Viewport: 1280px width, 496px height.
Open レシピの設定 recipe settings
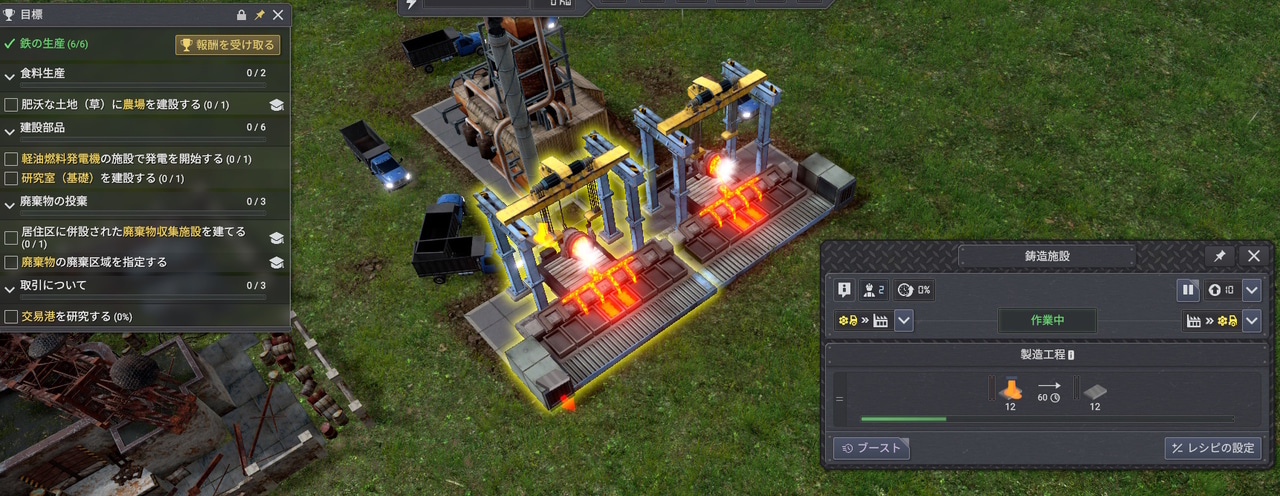point(1213,448)
